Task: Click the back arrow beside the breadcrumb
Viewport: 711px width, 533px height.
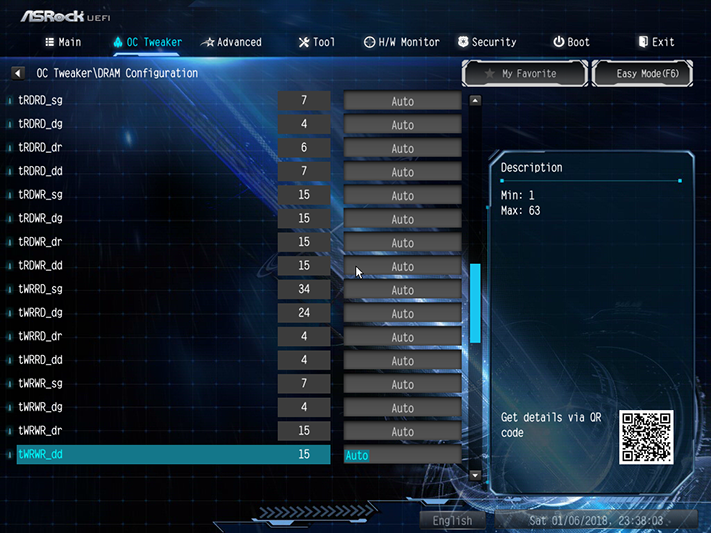Action: tap(18, 73)
